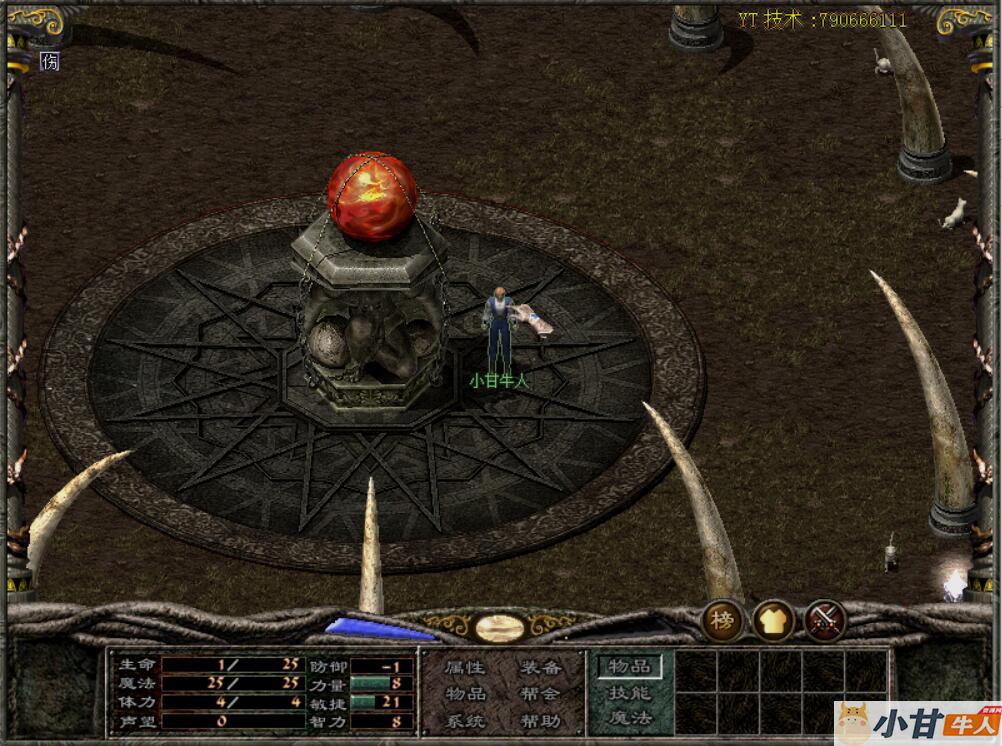Click the shirt icon round button

(773, 621)
